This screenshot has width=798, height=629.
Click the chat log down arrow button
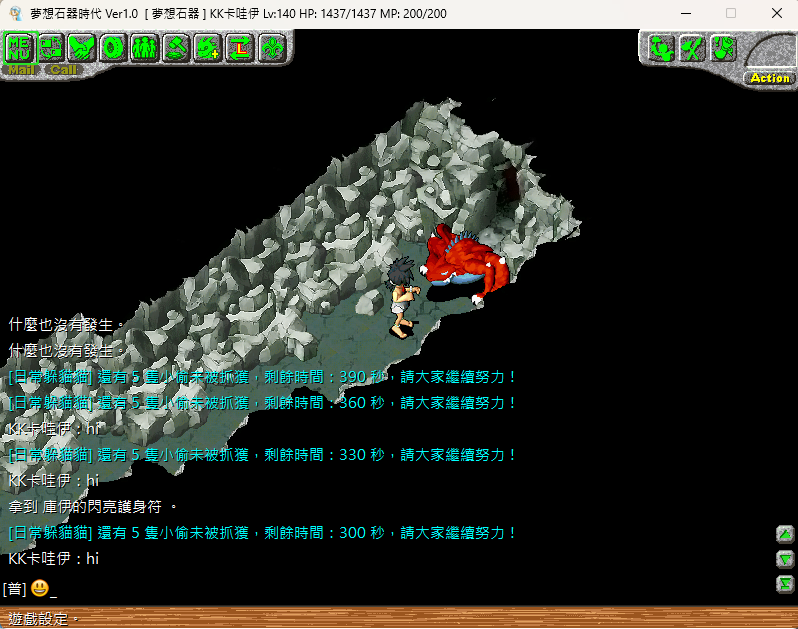point(785,559)
